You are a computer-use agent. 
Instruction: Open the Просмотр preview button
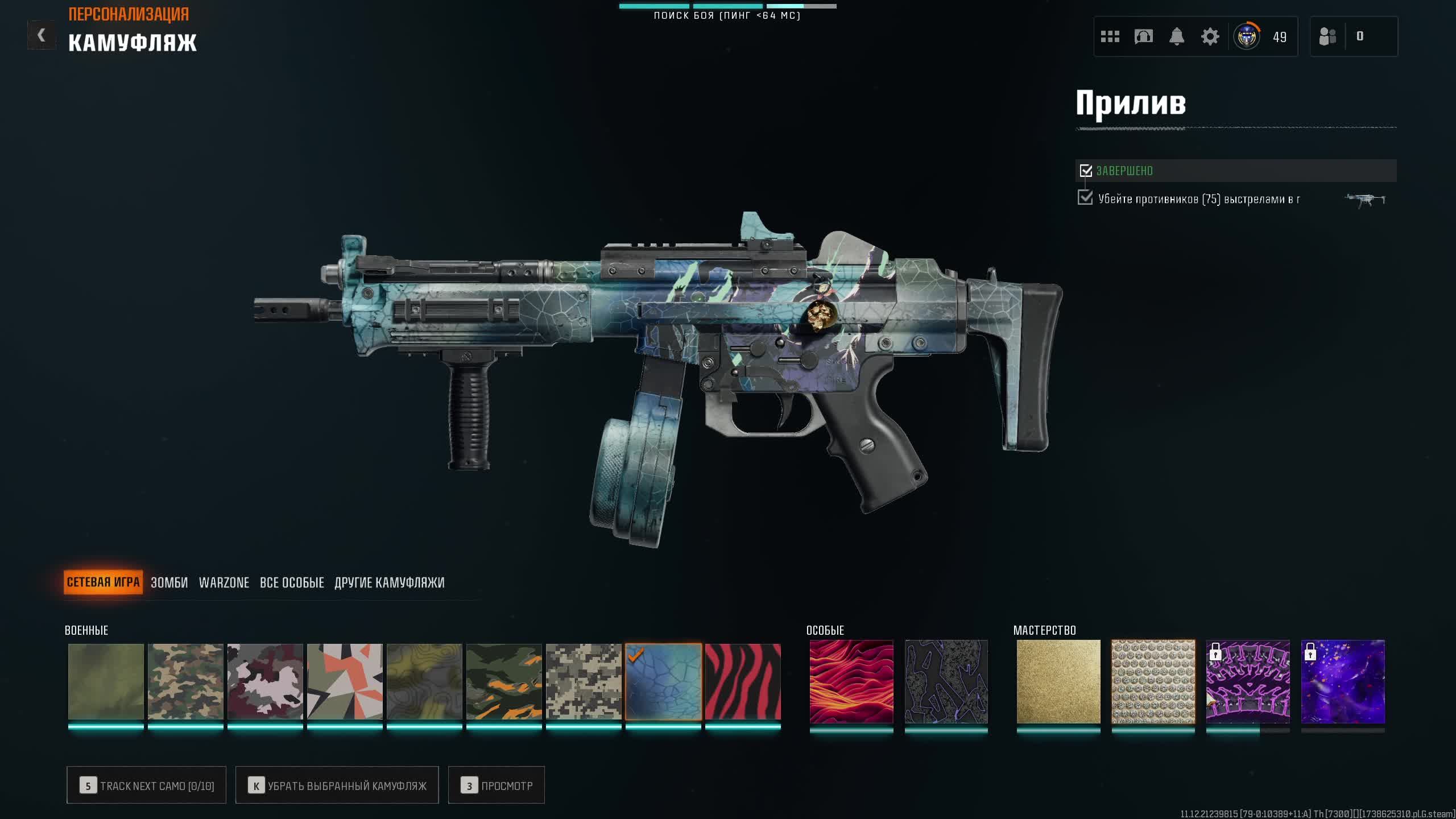(x=496, y=785)
